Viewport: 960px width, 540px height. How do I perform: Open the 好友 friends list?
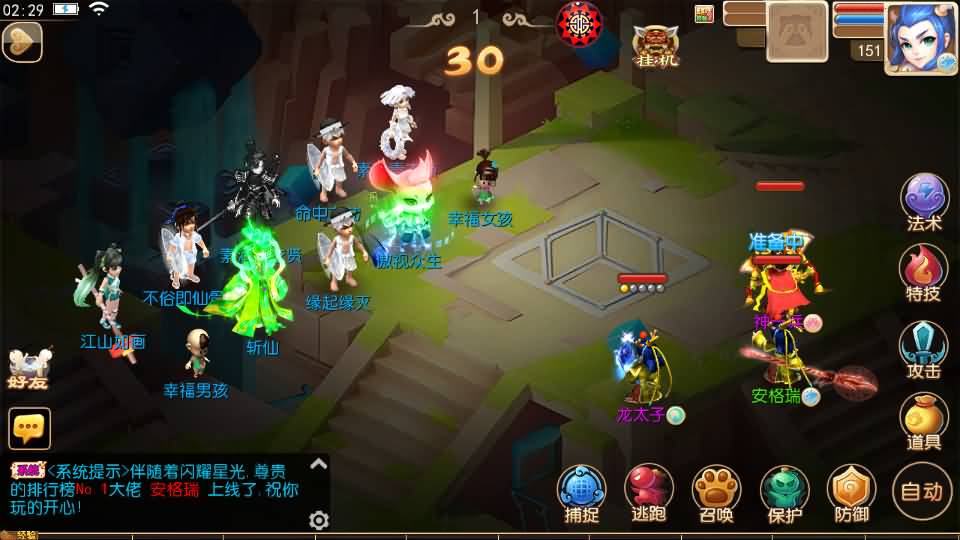tap(28, 368)
